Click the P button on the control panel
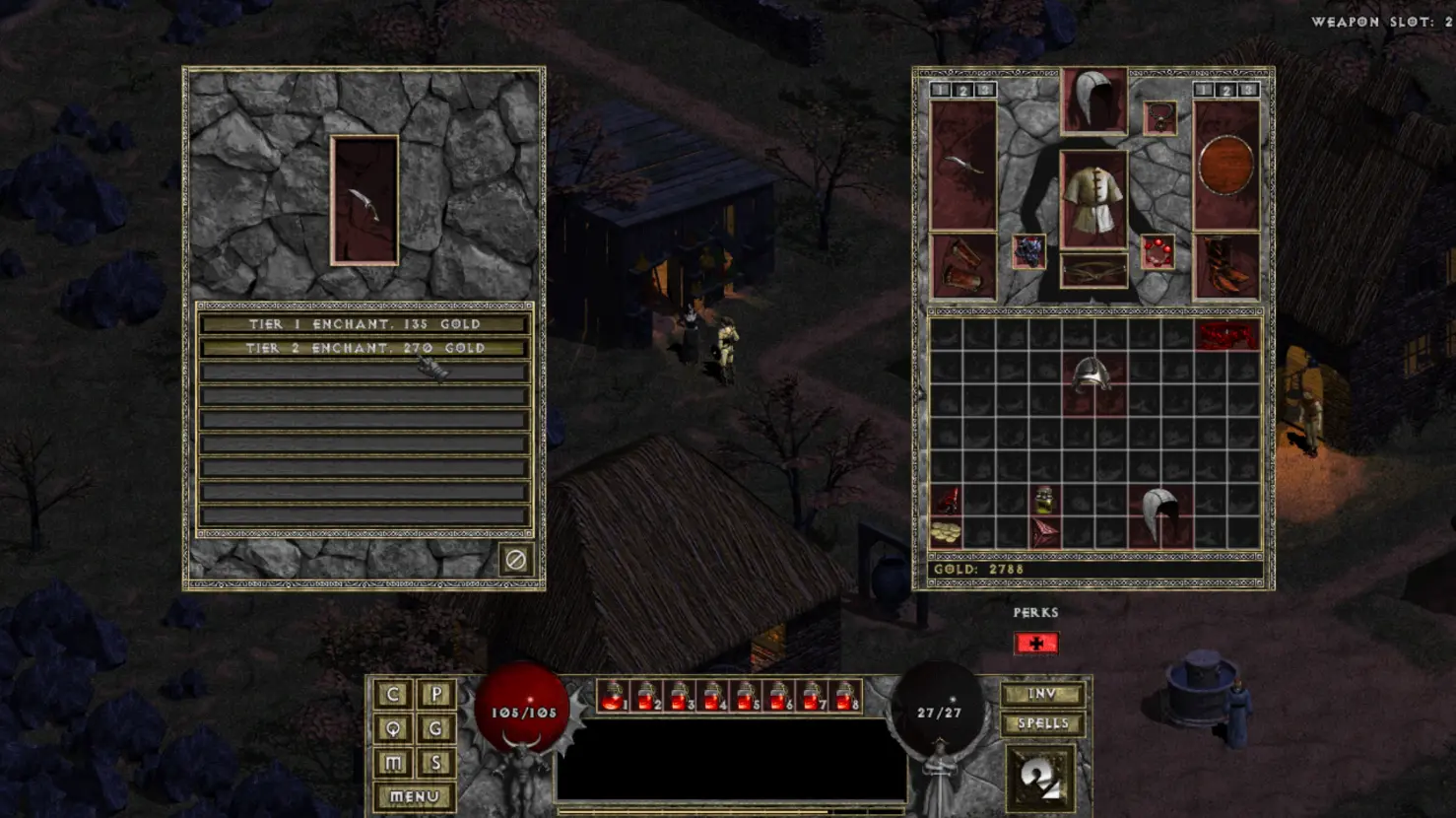This screenshot has width=1456, height=818. tap(436, 694)
